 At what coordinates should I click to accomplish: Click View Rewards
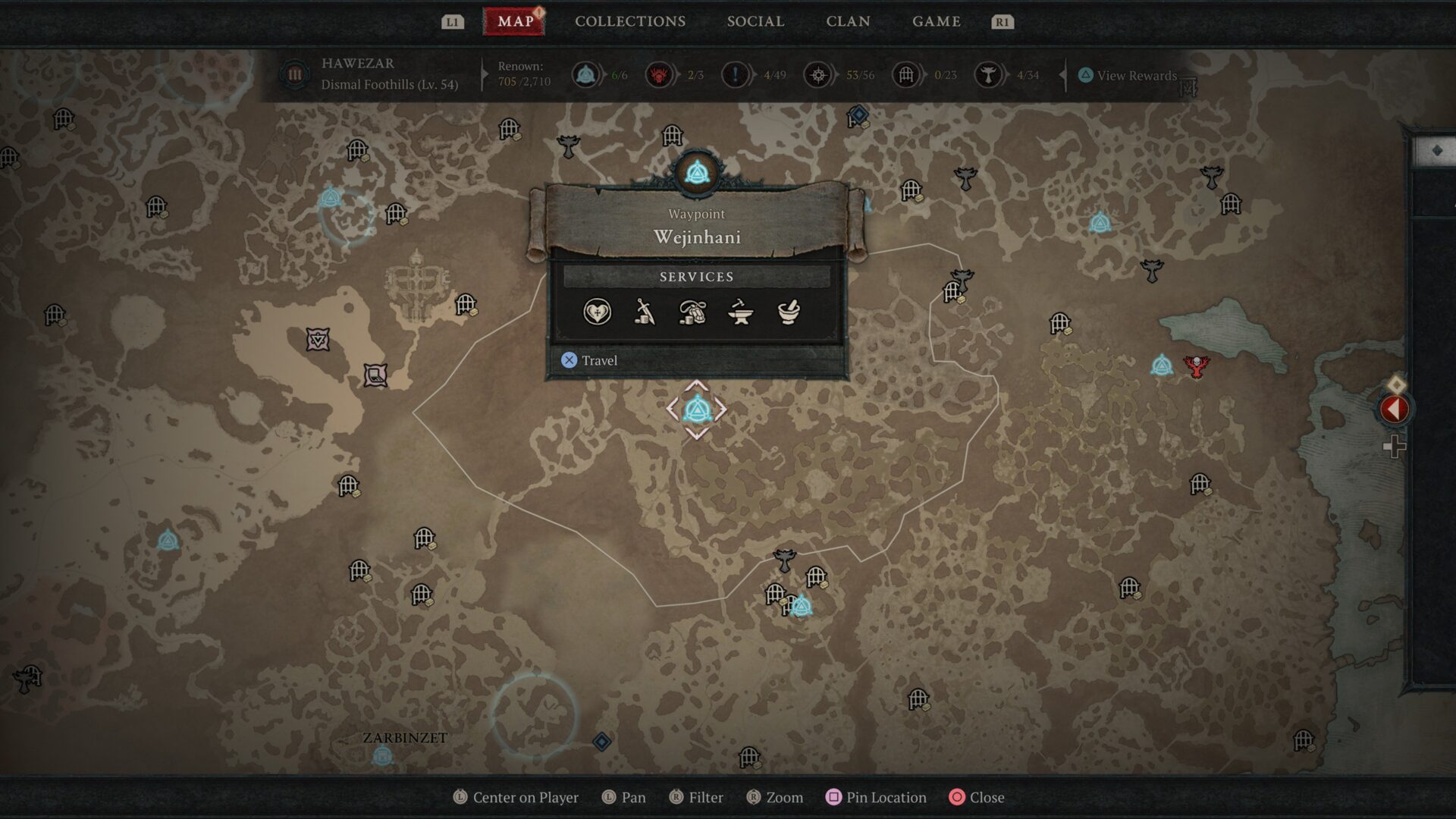click(x=1130, y=76)
